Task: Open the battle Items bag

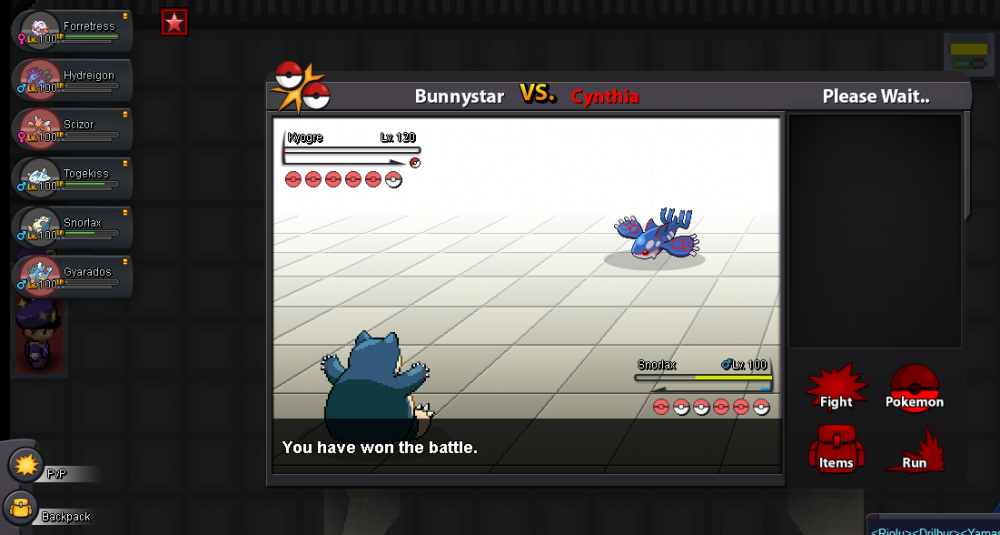Action: (x=836, y=450)
